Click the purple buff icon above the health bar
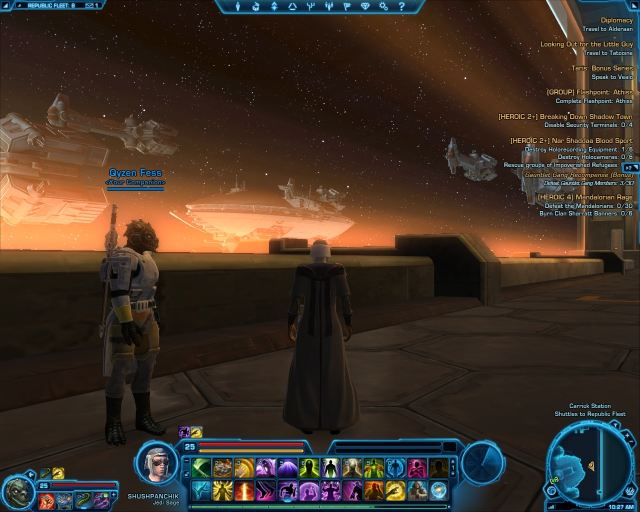Viewport: 640px width, 512px height. [x=184, y=432]
